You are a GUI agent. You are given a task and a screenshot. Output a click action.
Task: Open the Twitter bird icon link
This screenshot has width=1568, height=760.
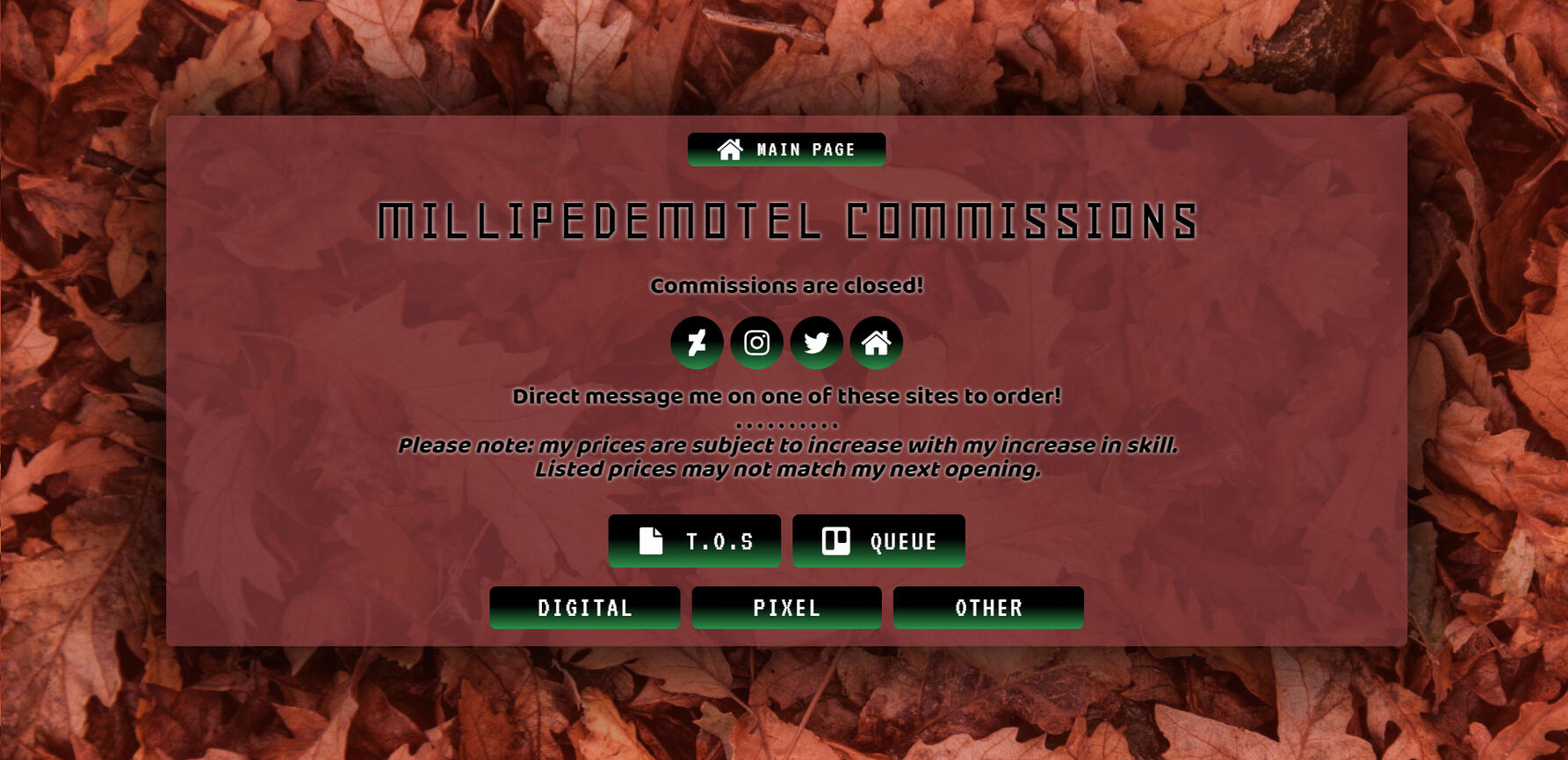[x=816, y=343]
